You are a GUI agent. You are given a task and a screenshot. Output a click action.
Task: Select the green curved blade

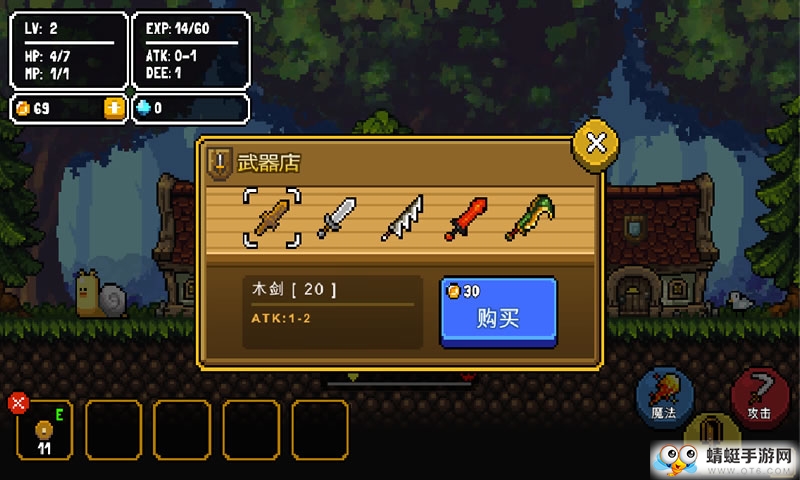(531, 217)
